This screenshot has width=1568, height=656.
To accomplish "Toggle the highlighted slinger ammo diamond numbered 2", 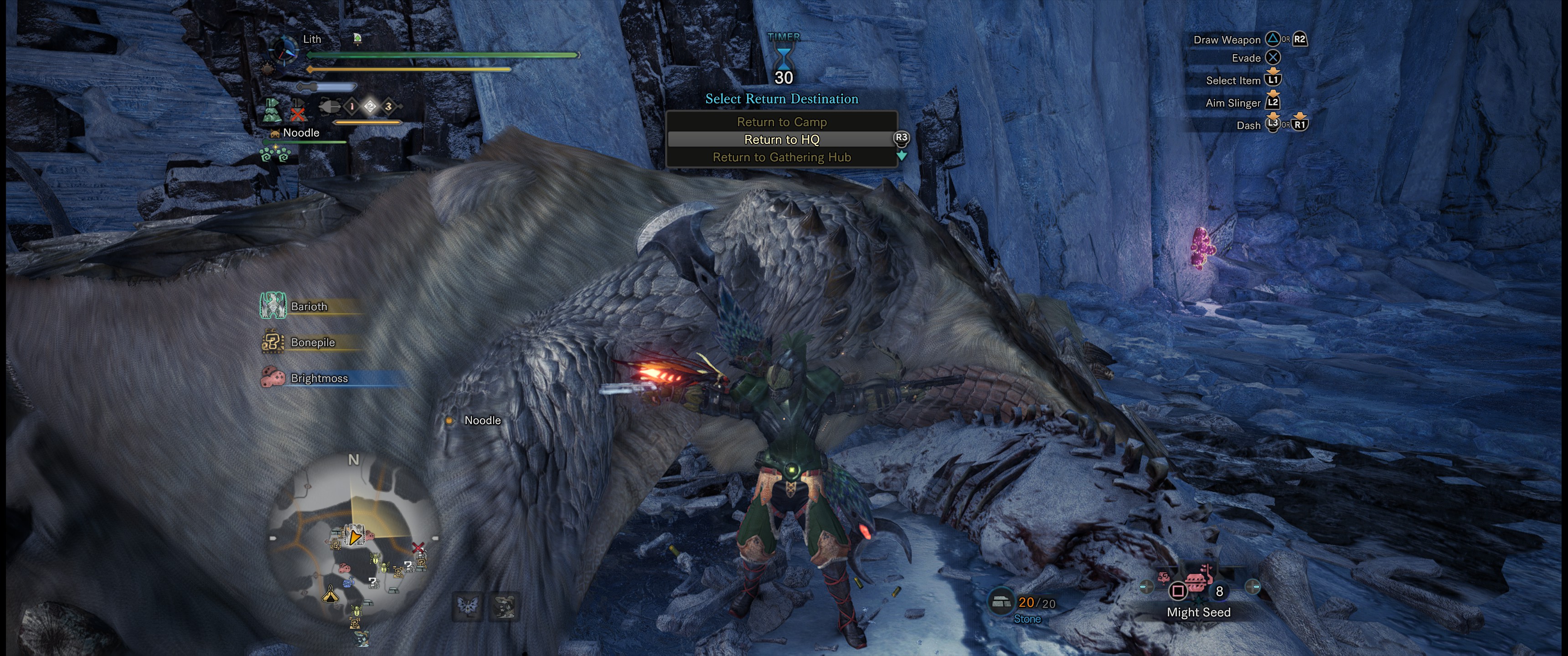I will pos(371,106).
